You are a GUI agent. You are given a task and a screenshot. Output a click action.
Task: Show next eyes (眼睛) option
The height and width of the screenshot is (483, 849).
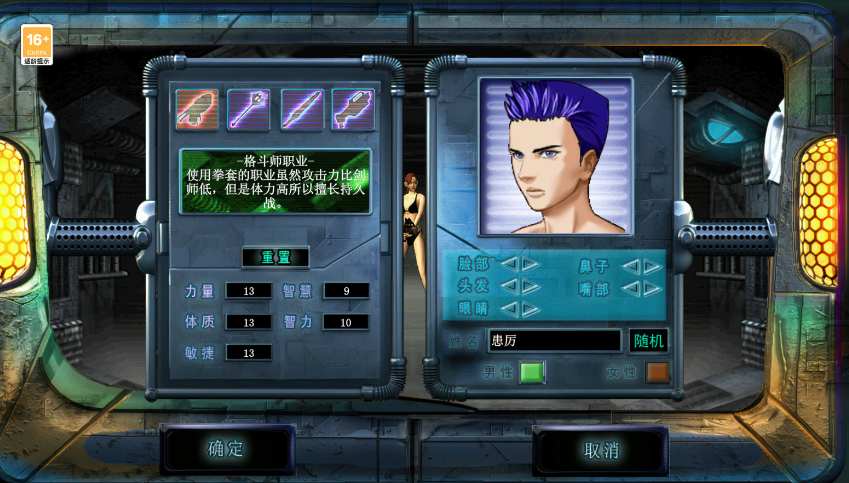pyautogui.click(x=530, y=309)
